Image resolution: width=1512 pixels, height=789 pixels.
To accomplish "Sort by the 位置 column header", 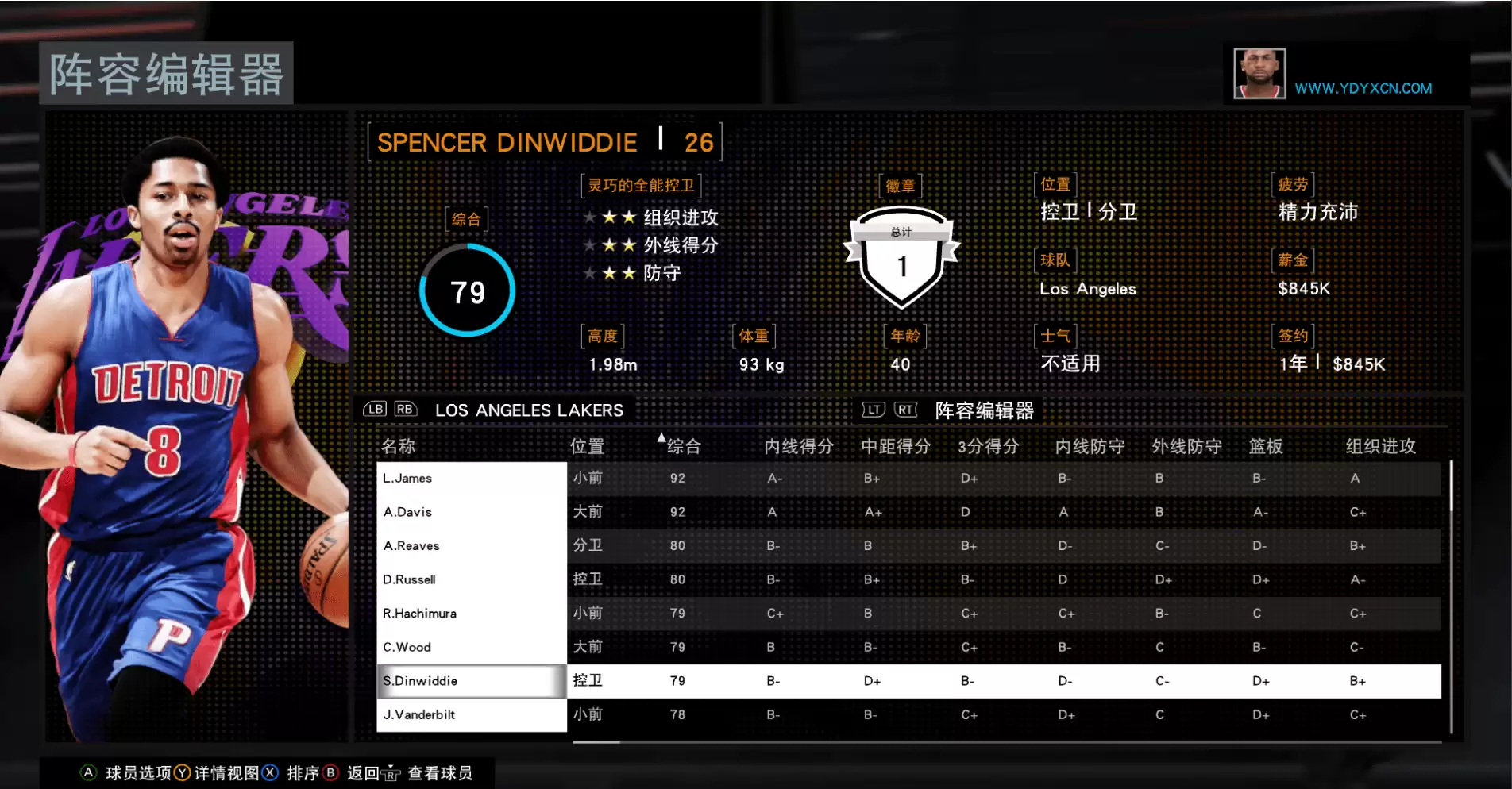I will [x=587, y=446].
